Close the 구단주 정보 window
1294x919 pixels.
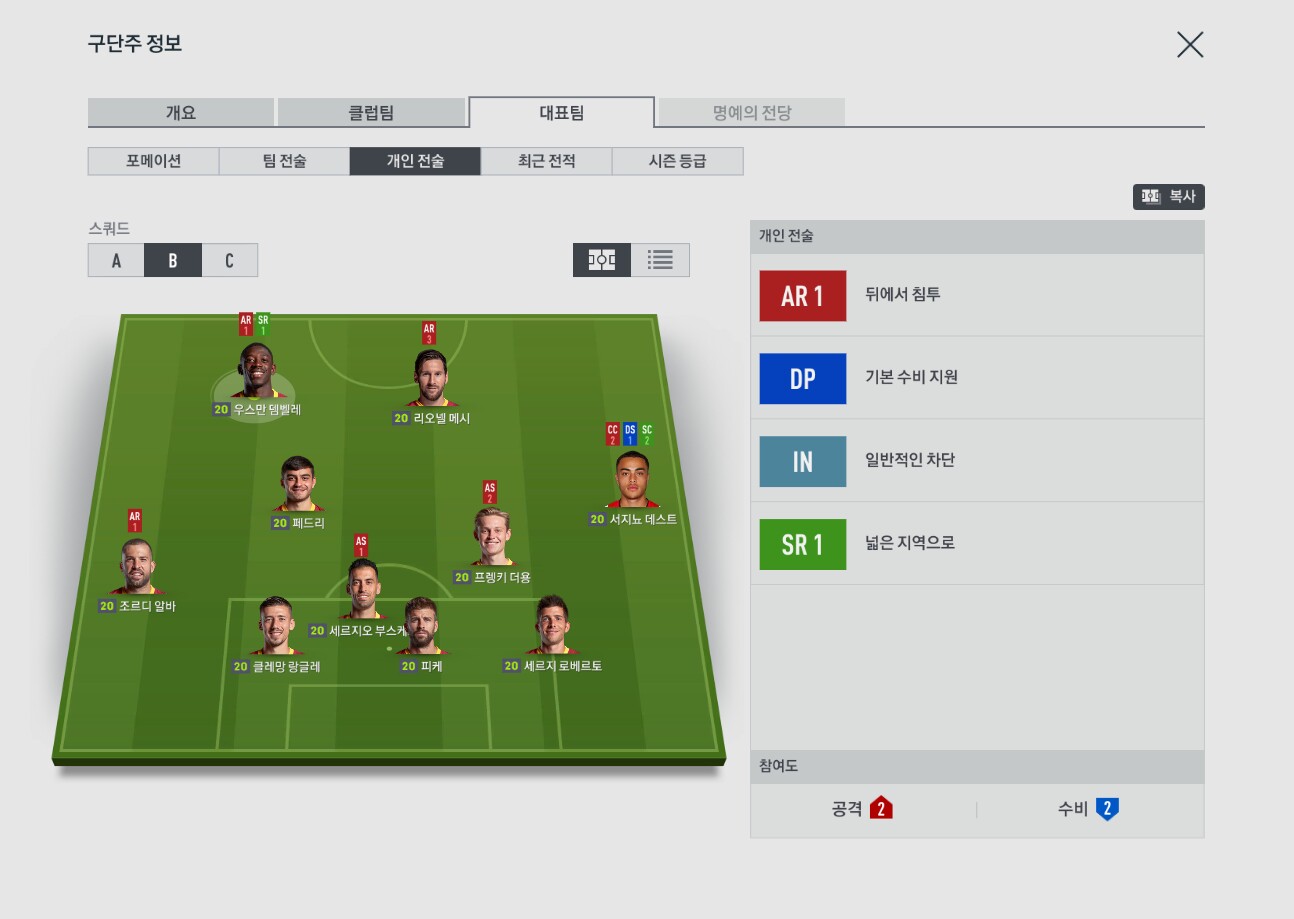(x=1189, y=45)
